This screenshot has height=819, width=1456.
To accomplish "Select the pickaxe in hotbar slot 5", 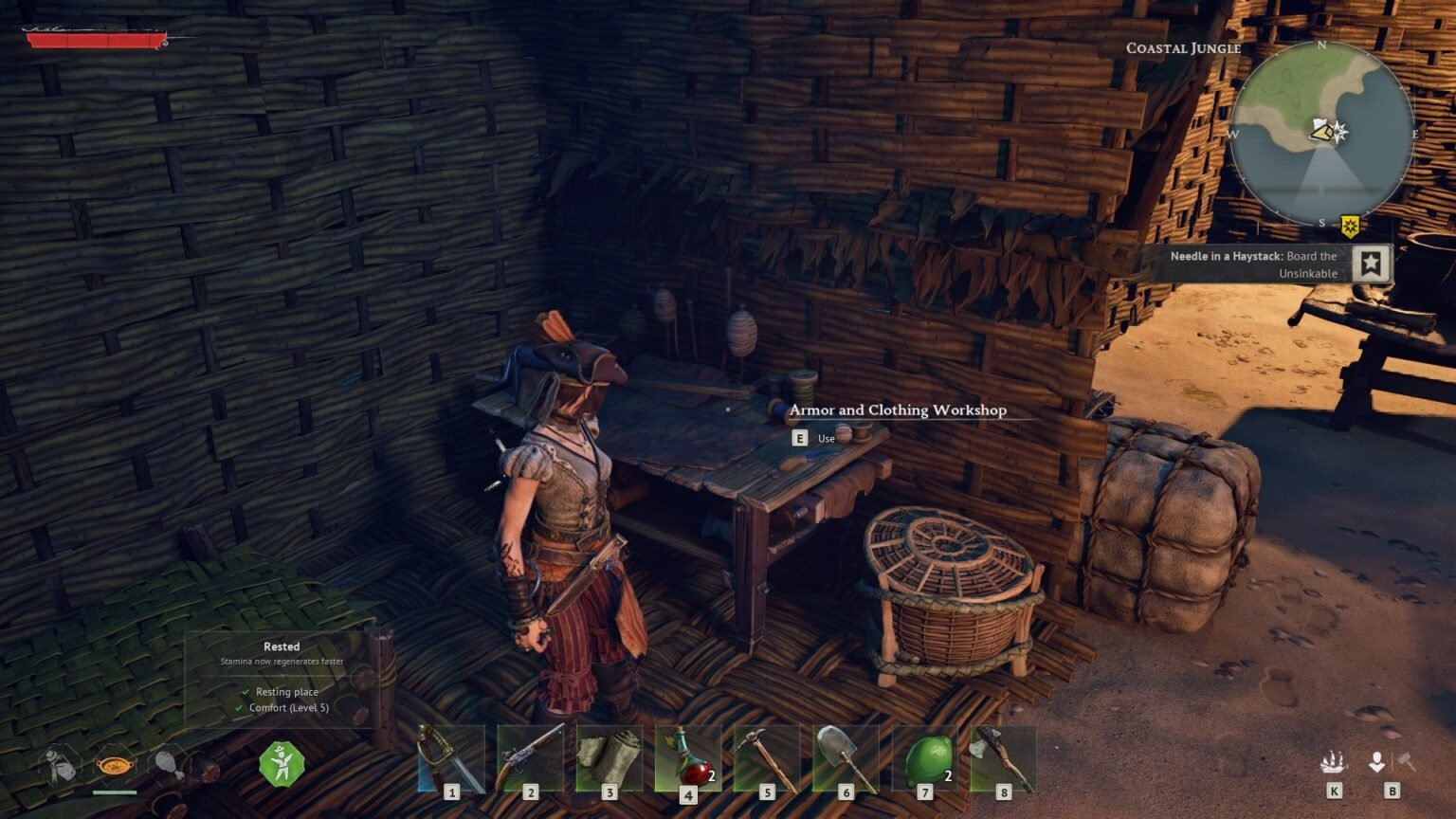I will tap(769, 758).
